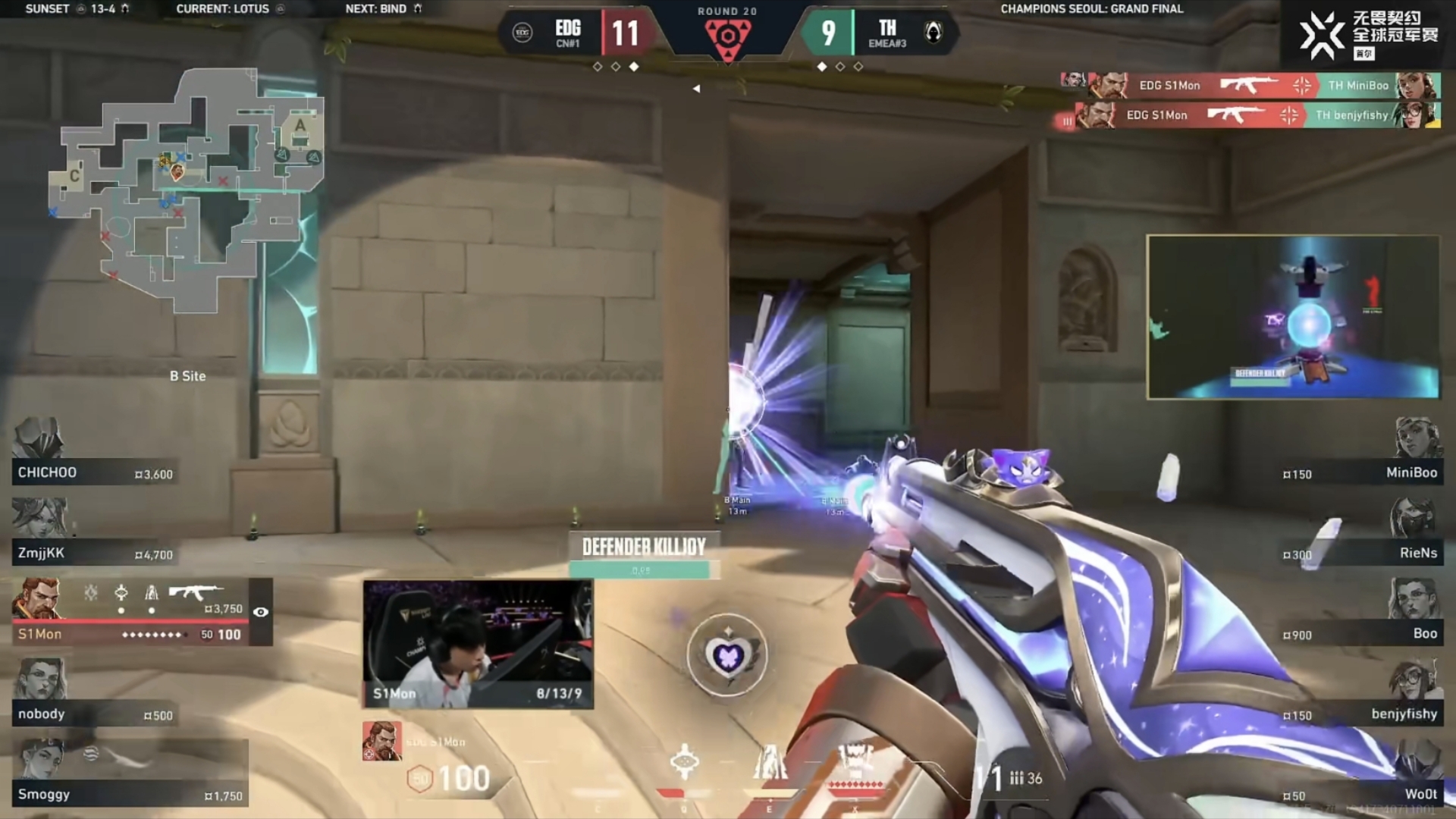Select the rifle icon in S1Mon's loadout
Viewport: 1456px width, 819px height.
[x=196, y=591]
